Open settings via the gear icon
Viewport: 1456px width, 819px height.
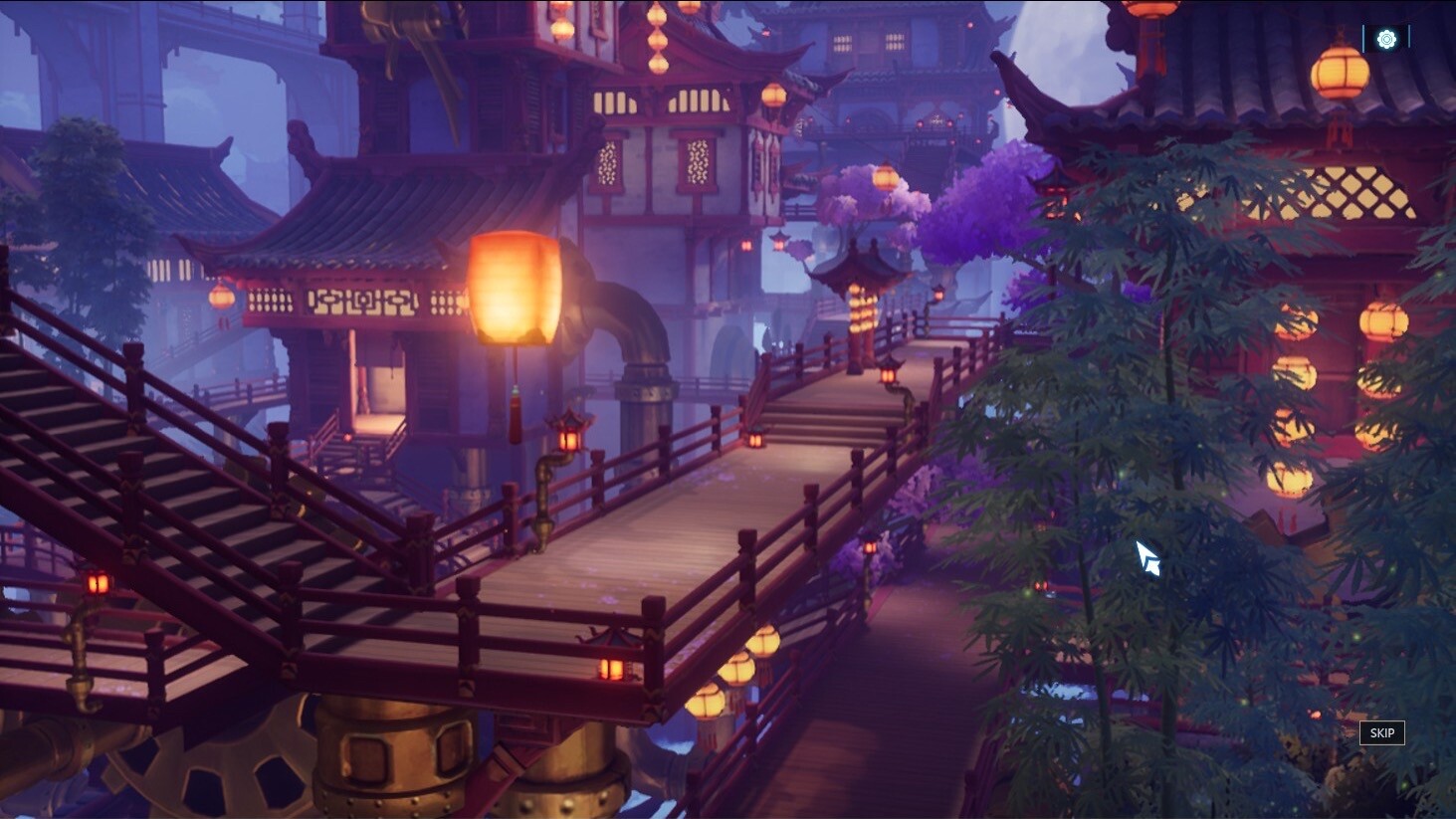click(x=1386, y=39)
